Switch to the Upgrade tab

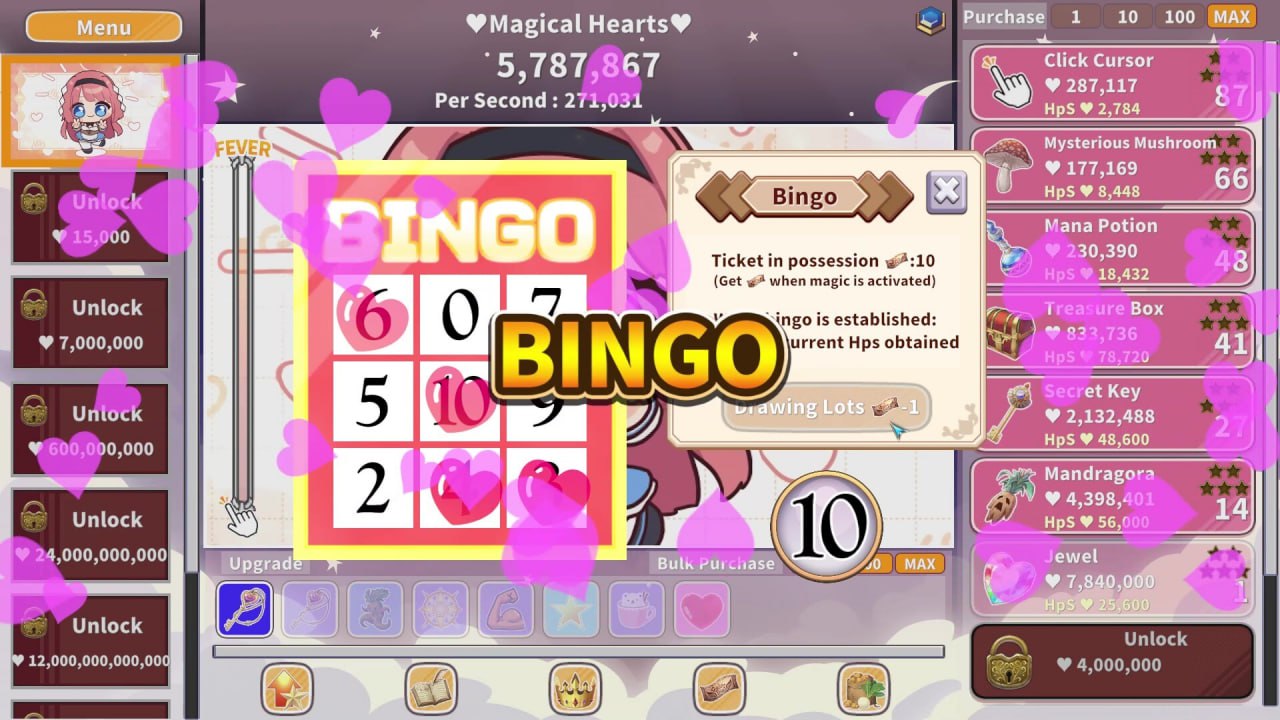[264, 563]
